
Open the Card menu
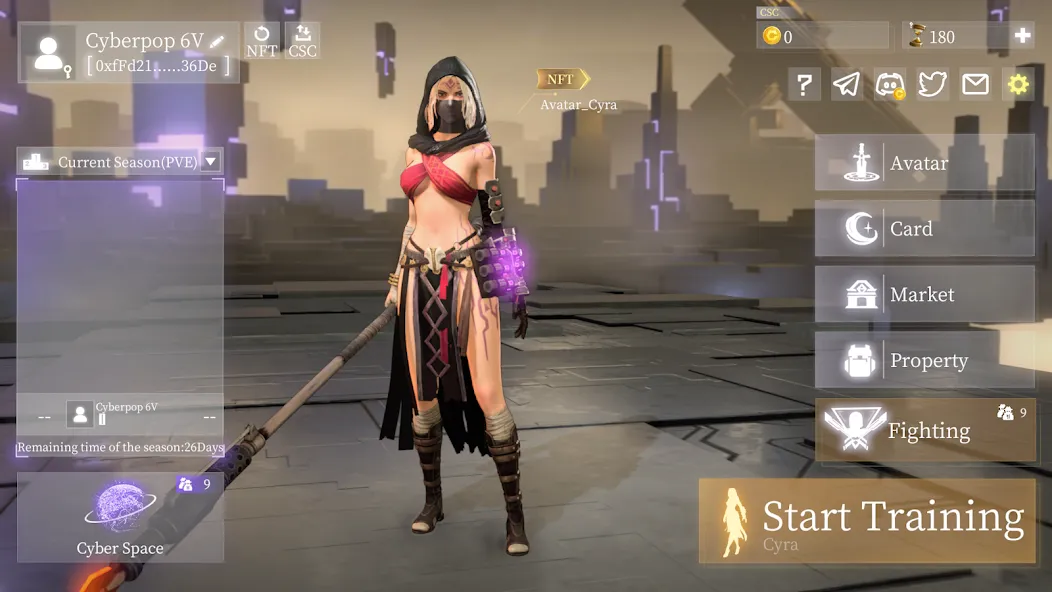point(924,229)
